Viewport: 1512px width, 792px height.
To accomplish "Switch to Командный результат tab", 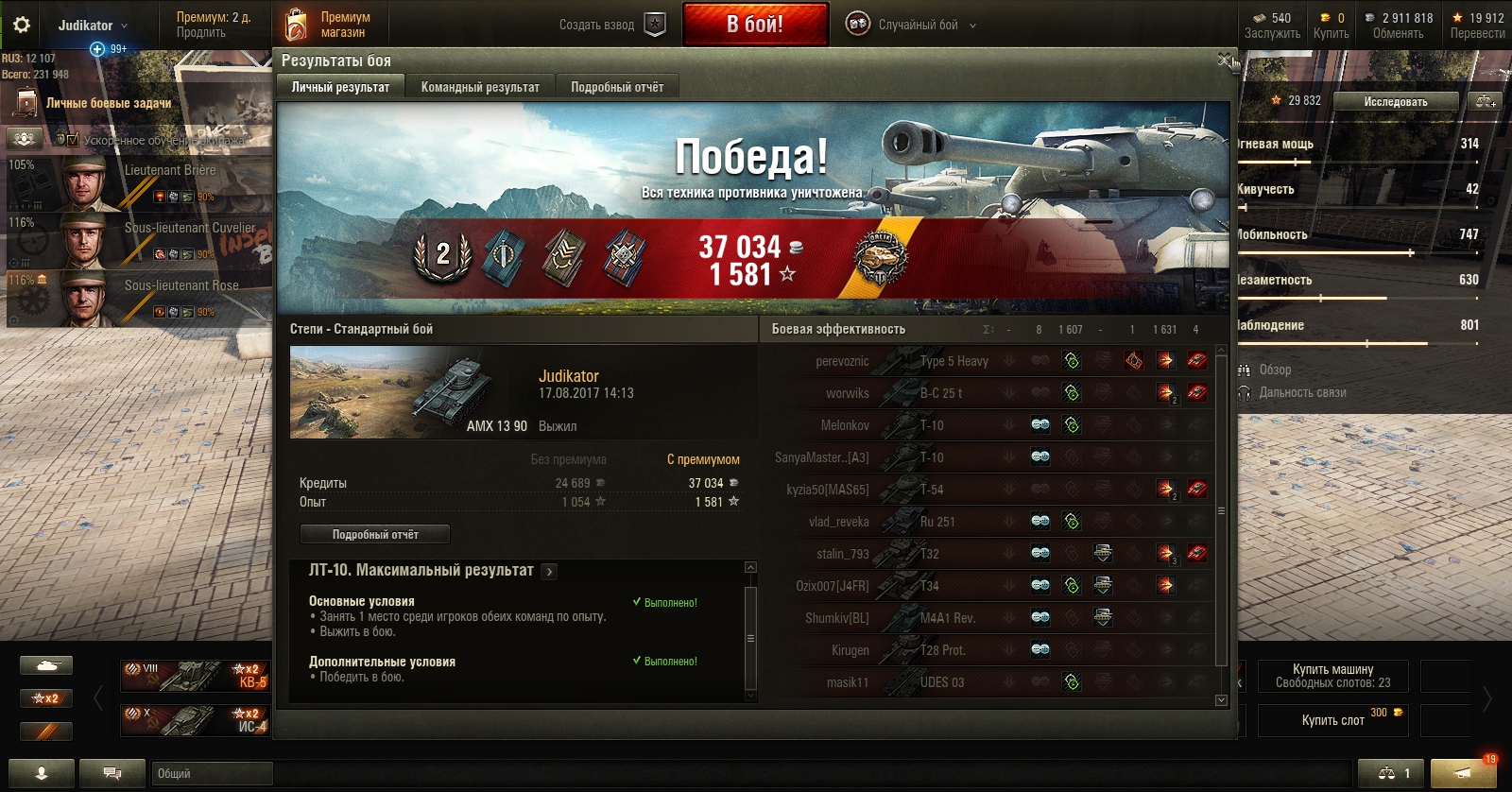I will coord(480,87).
